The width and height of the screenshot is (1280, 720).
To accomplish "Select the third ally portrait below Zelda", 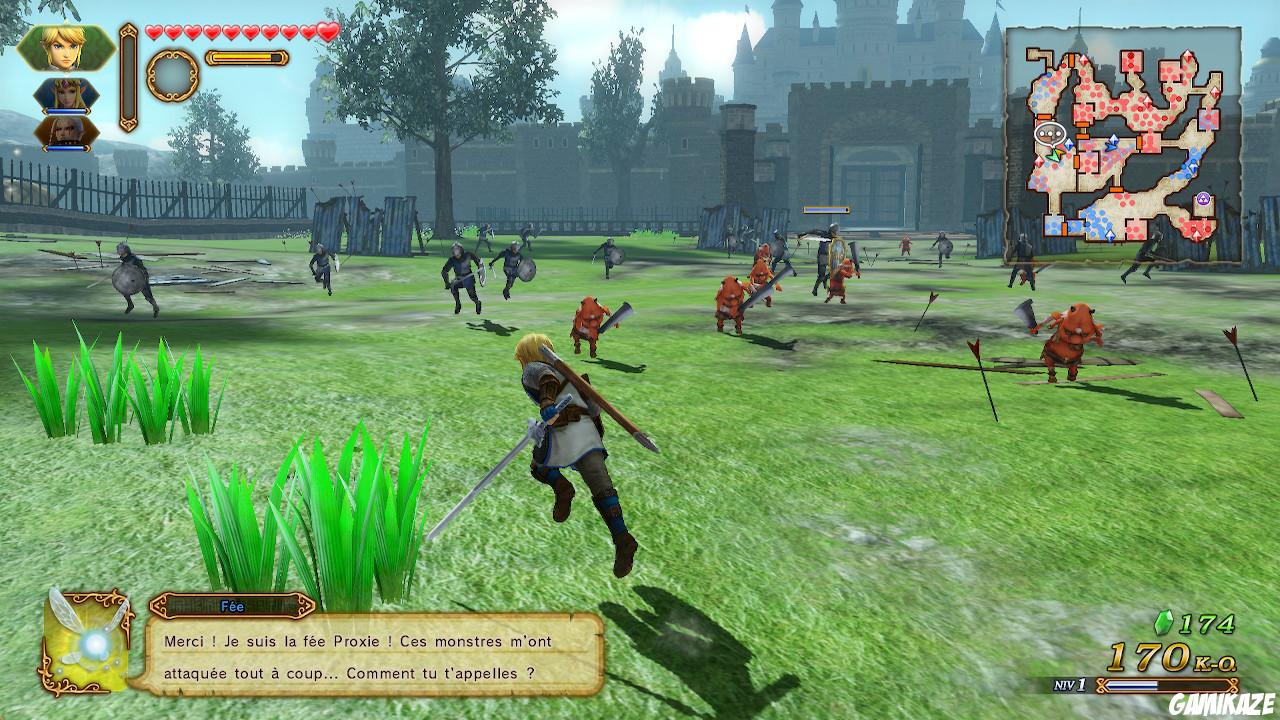I will coord(66,131).
